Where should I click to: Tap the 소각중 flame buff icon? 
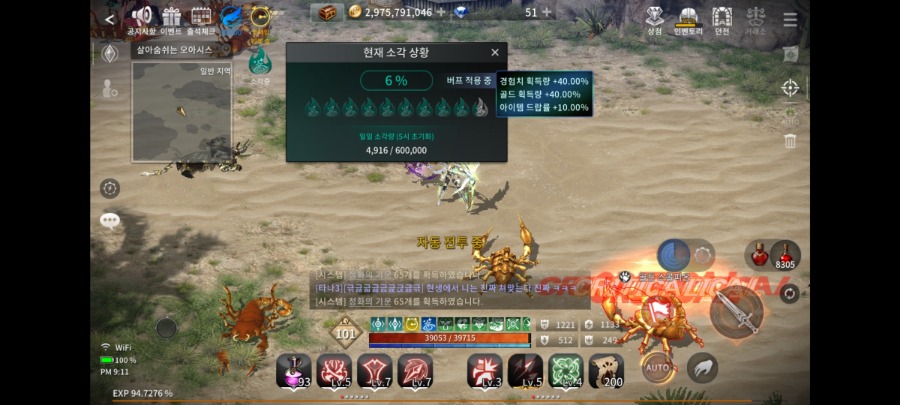(x=260, y=62)
